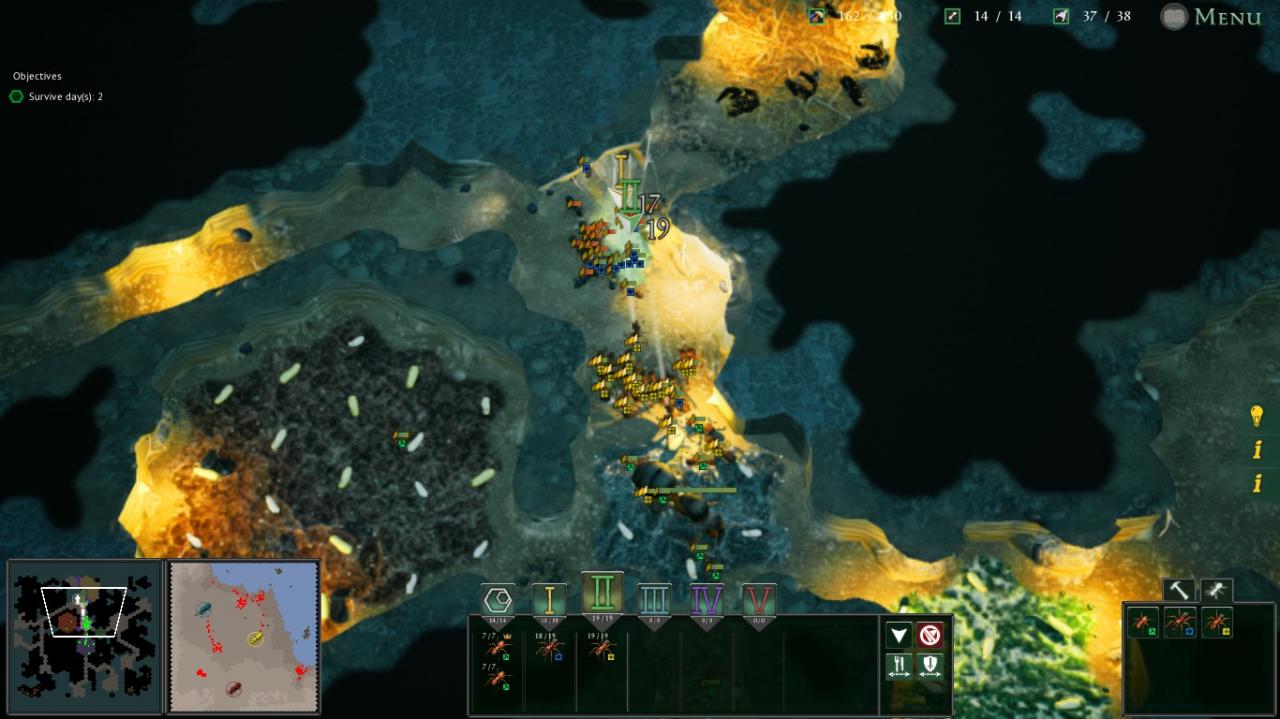Image resolution: width=1280 pixels, height=719 pixels.
Task: Click the underground nest minimap
Action: tap(85, 636)
